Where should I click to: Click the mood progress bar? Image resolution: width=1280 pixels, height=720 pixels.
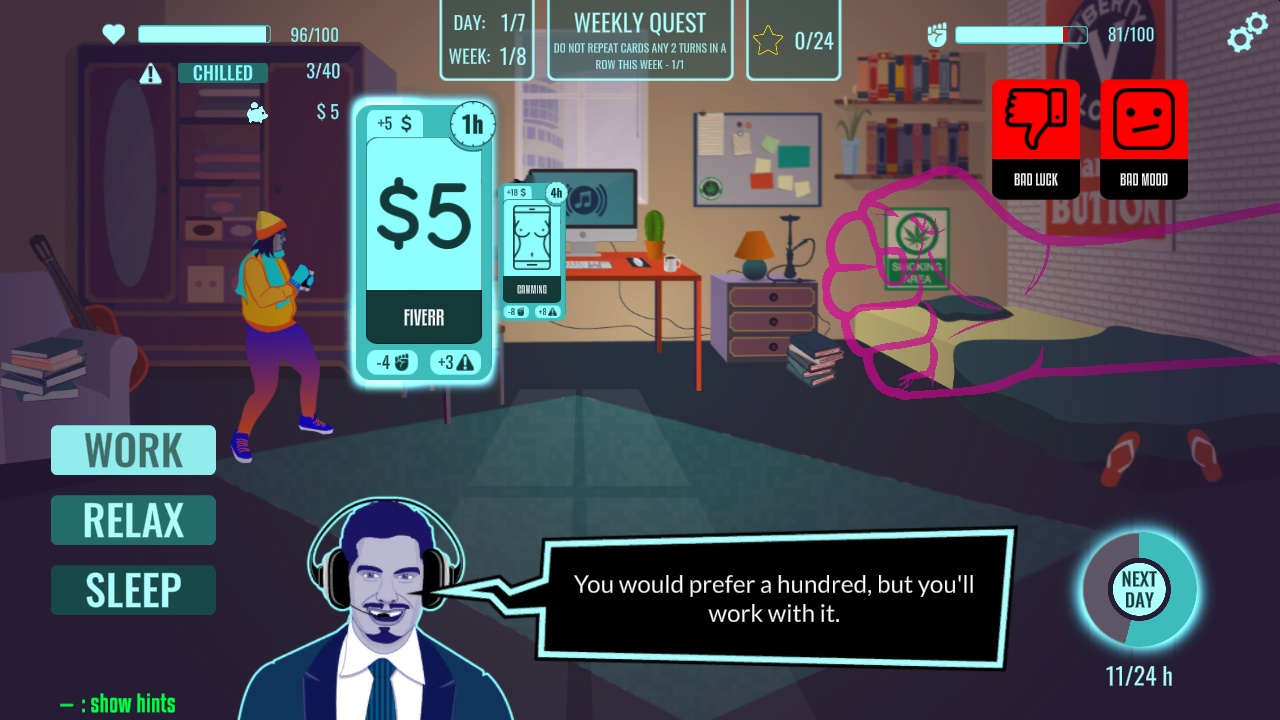click(x=1020, y=32)
